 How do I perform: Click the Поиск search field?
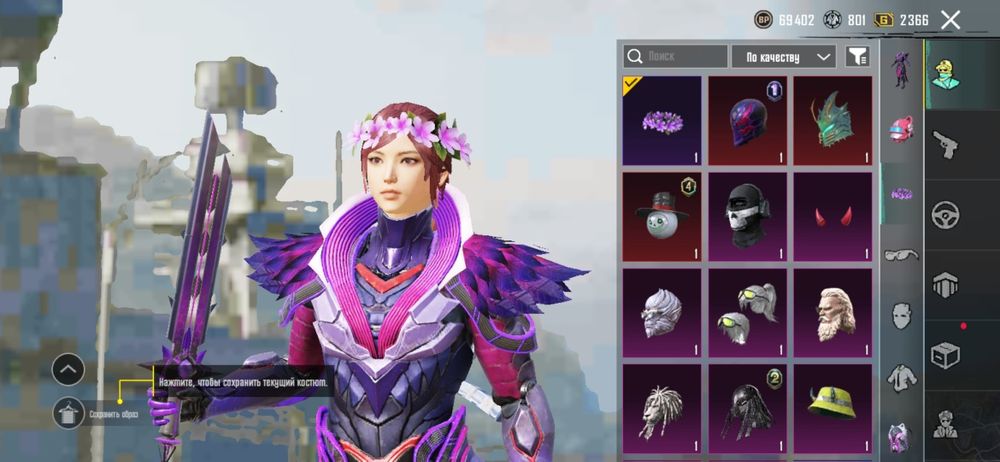(675, 57)
